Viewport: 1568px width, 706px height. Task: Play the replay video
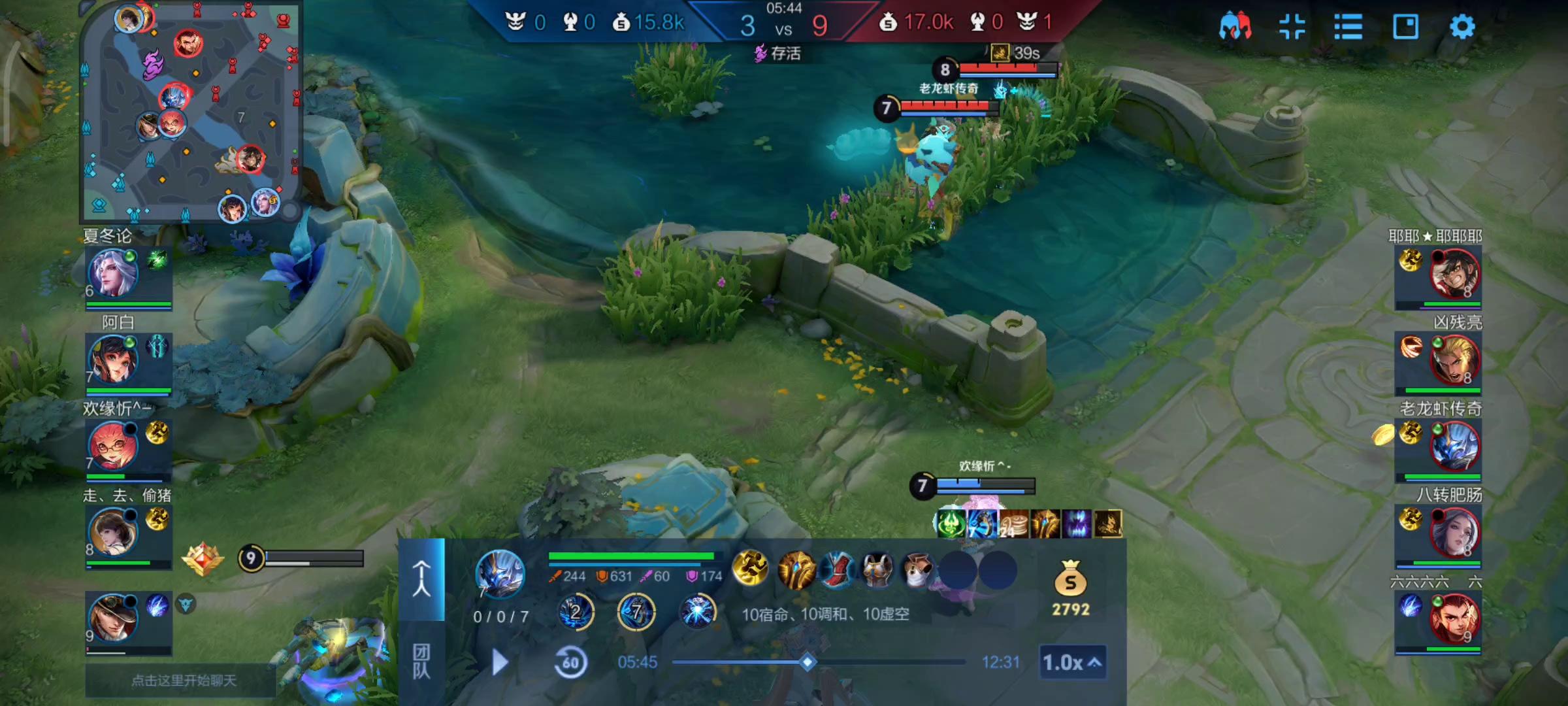coord(500,662)
